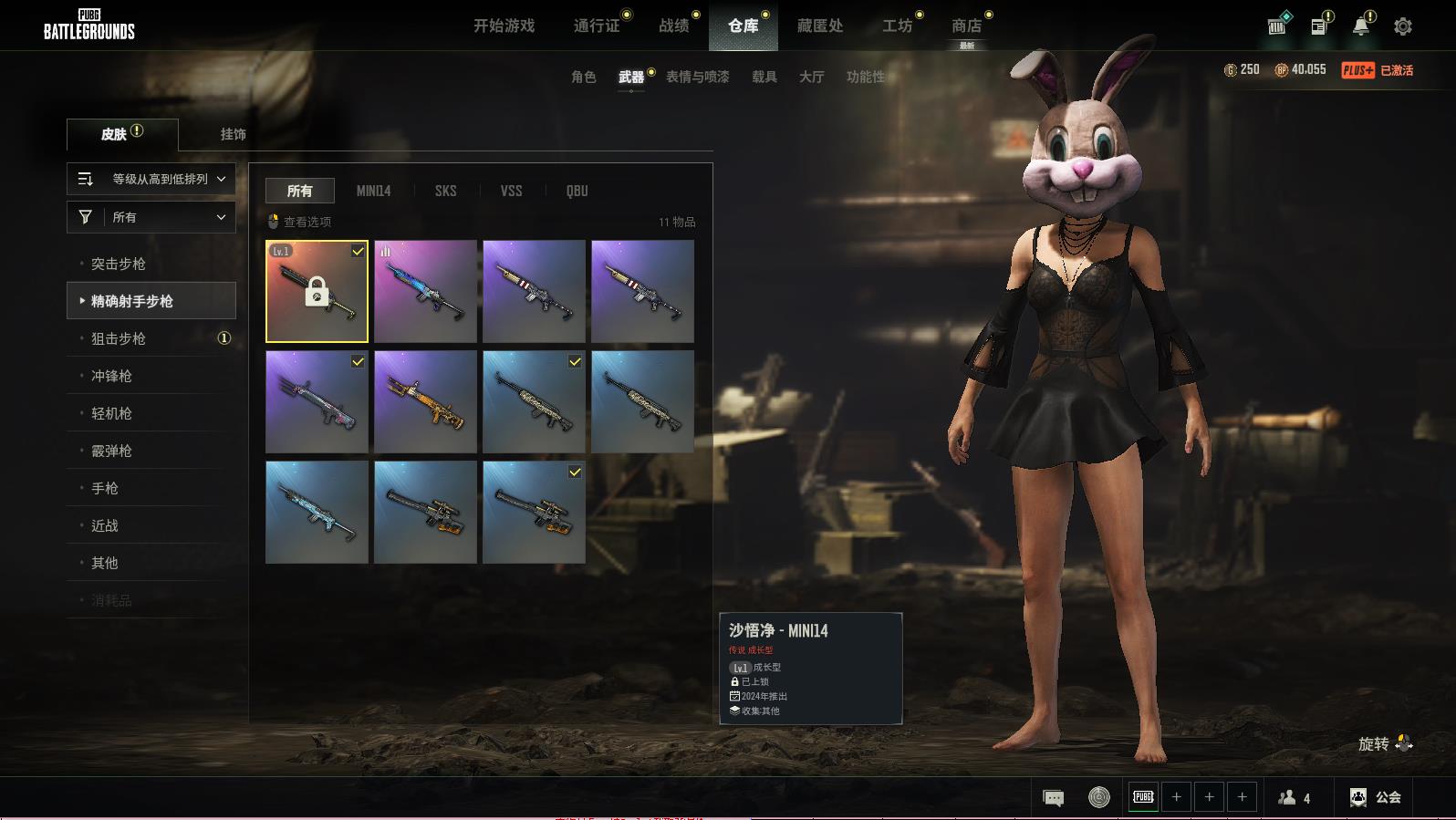The height and width of the screenshot is (820, 1456).
Task: Select the locked 沙悟净 MINI14 skin
Action: click(317, 292)
